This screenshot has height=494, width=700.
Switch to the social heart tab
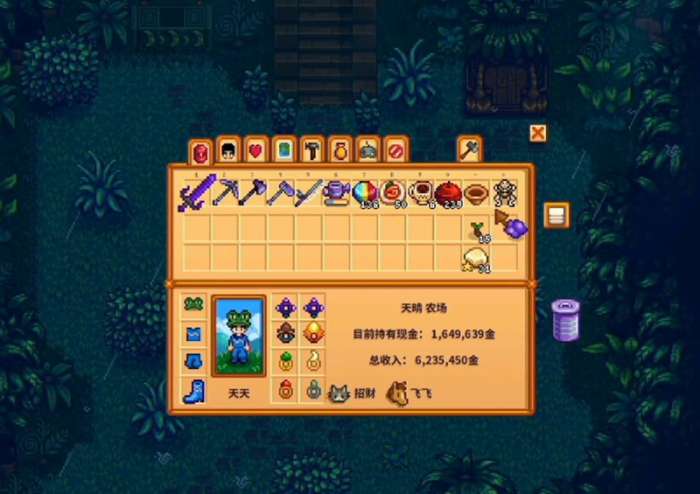[x=256, y=151]
